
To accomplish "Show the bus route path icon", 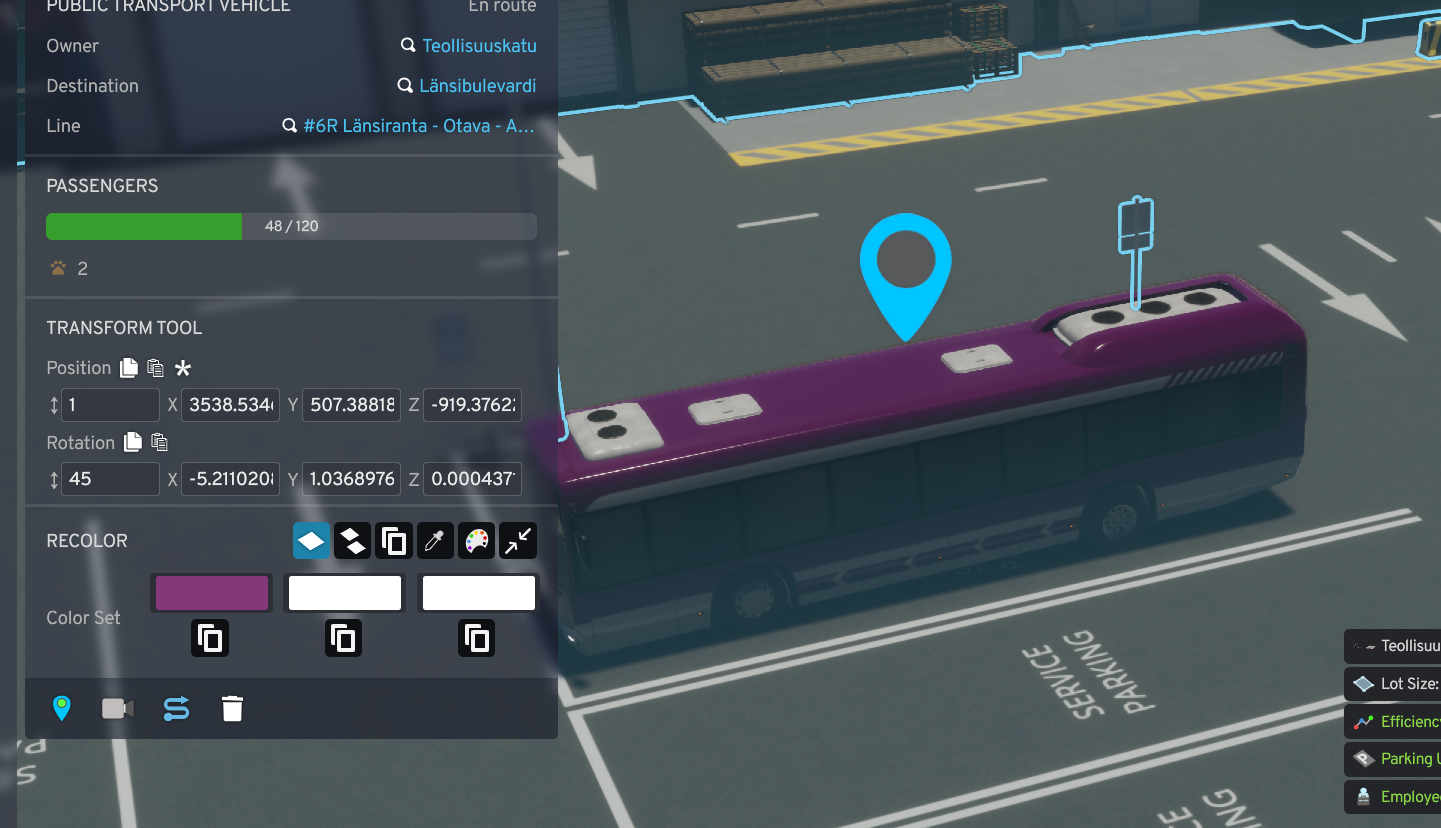I will (x=176, y=708).
